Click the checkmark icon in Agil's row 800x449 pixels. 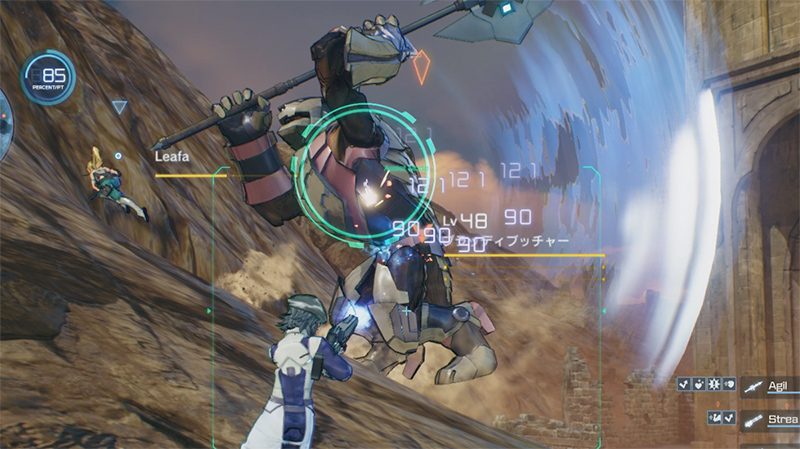coord(683,384)
